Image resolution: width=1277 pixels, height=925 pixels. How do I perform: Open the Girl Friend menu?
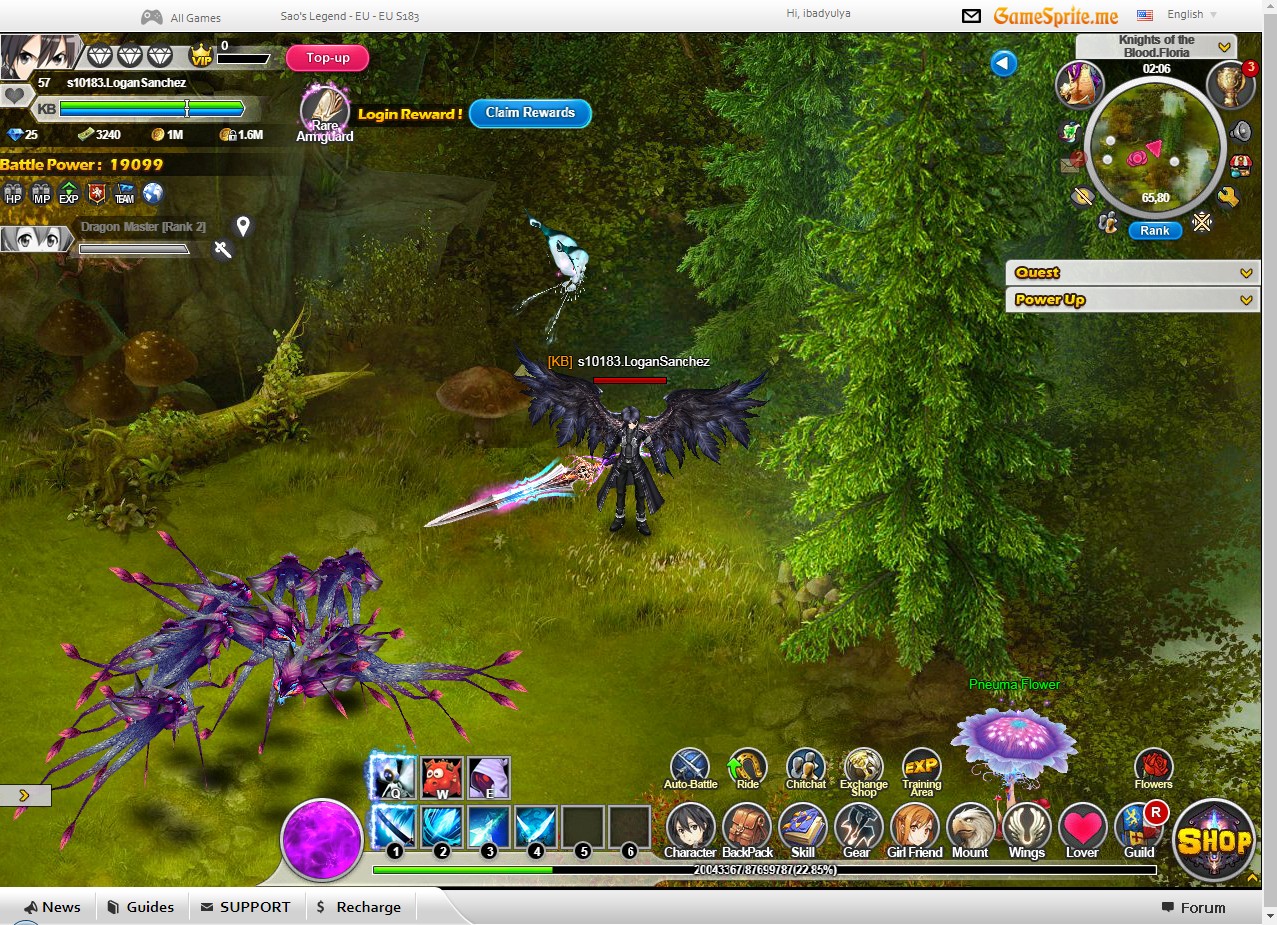coord(914,829)
